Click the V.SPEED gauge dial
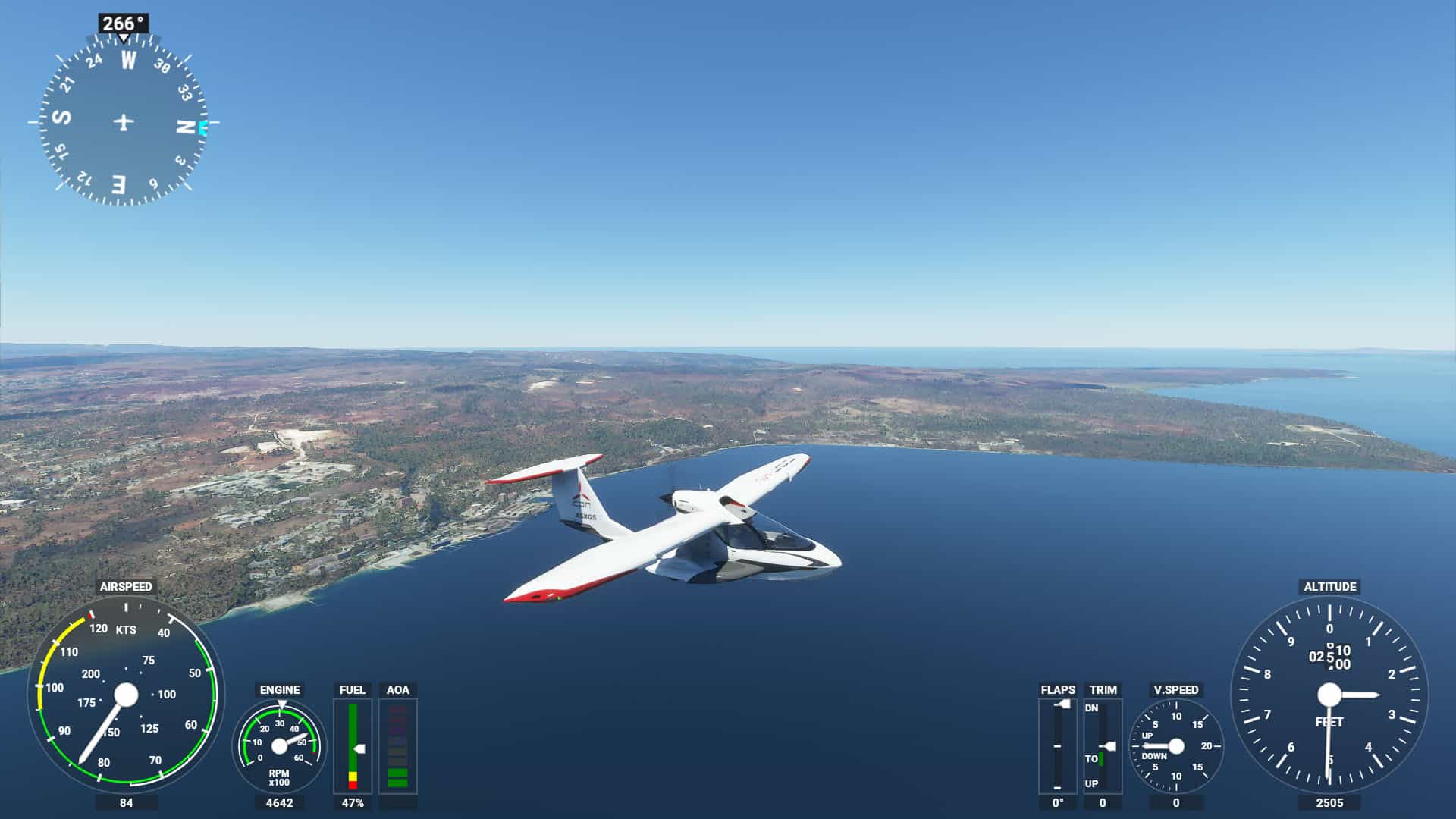The width and height of the screenshot is (1456, 819). tap(1175, 746)
